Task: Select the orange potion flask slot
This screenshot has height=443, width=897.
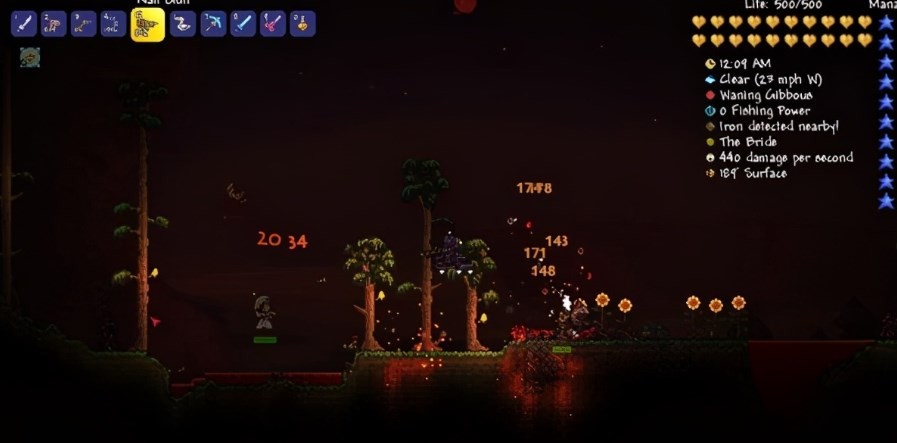Action: pyautogui.click(x=303, y=24)
